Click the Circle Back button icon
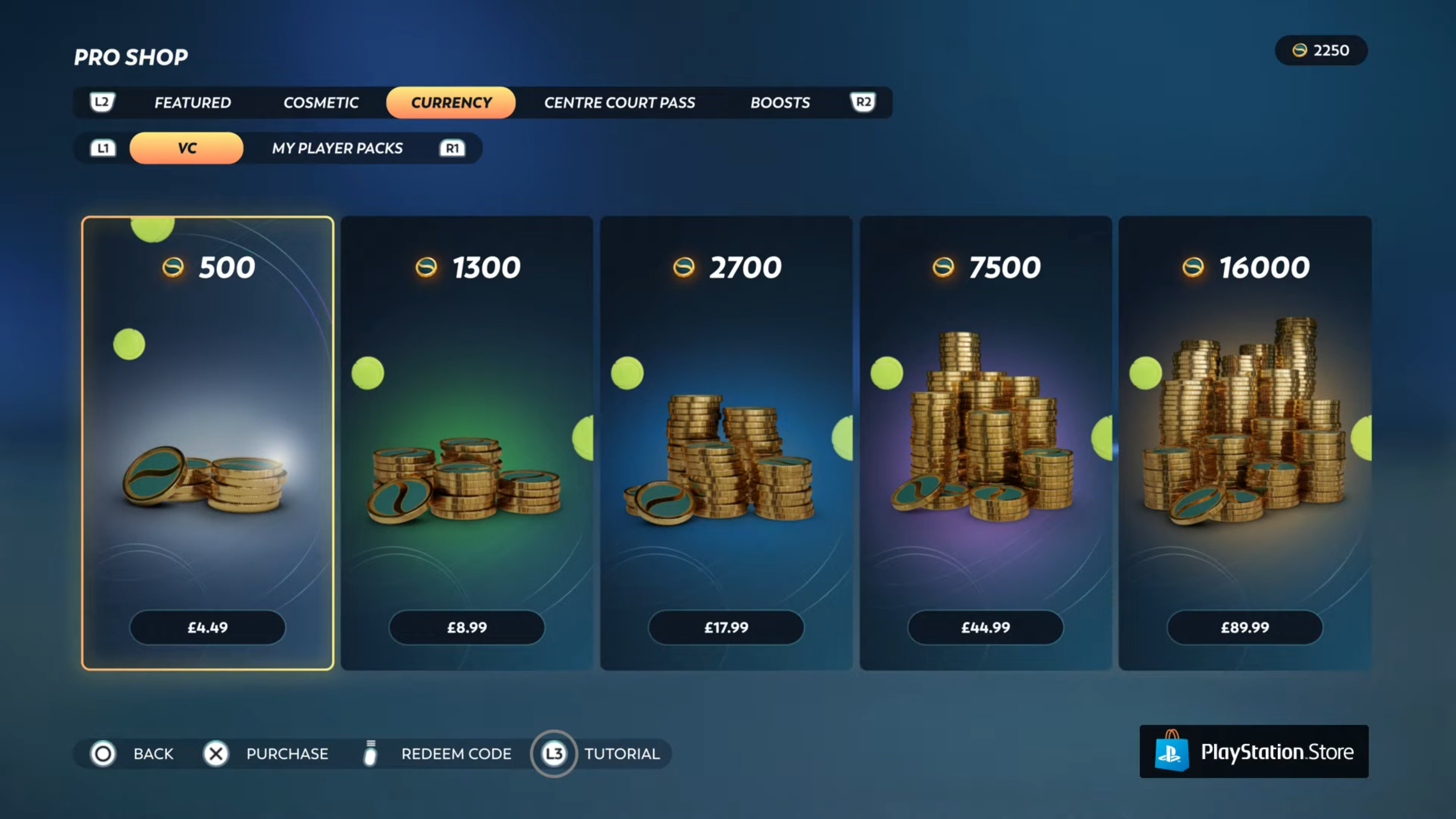Viewport: 1456px width, 819px height. (x=102, y=753)
